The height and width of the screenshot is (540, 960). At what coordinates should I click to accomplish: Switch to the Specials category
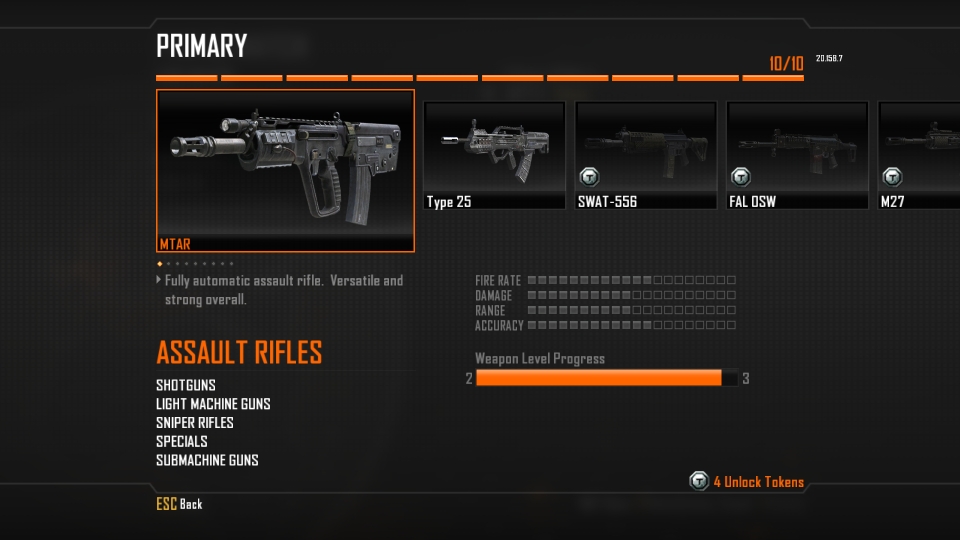(182, 441)
